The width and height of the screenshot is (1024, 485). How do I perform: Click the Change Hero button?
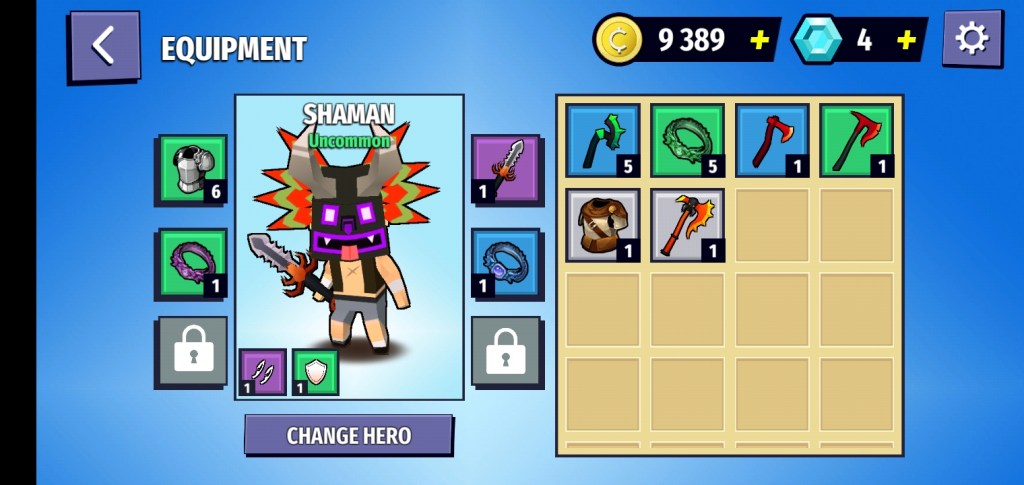(348, 435)
